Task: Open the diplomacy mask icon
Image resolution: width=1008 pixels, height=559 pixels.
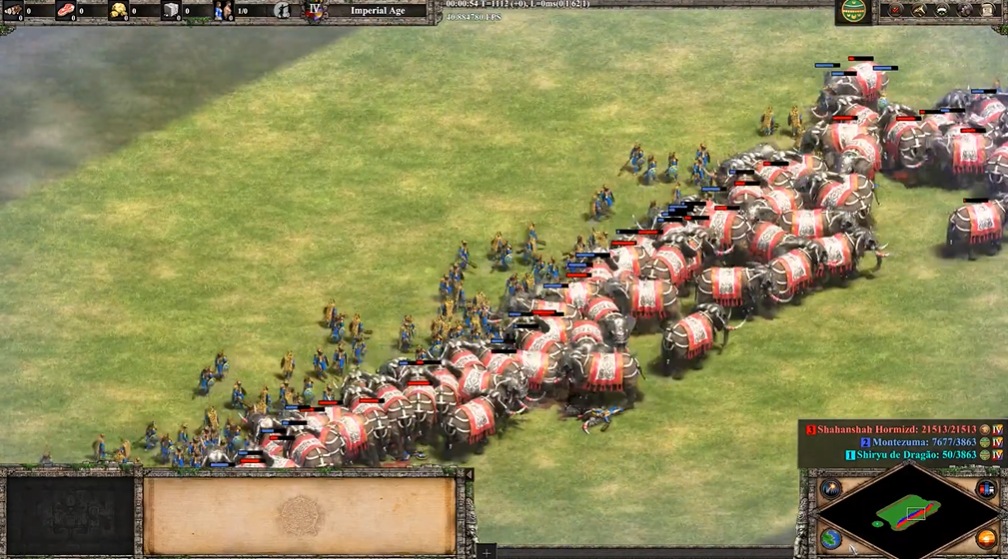Action: click(942, 10)
